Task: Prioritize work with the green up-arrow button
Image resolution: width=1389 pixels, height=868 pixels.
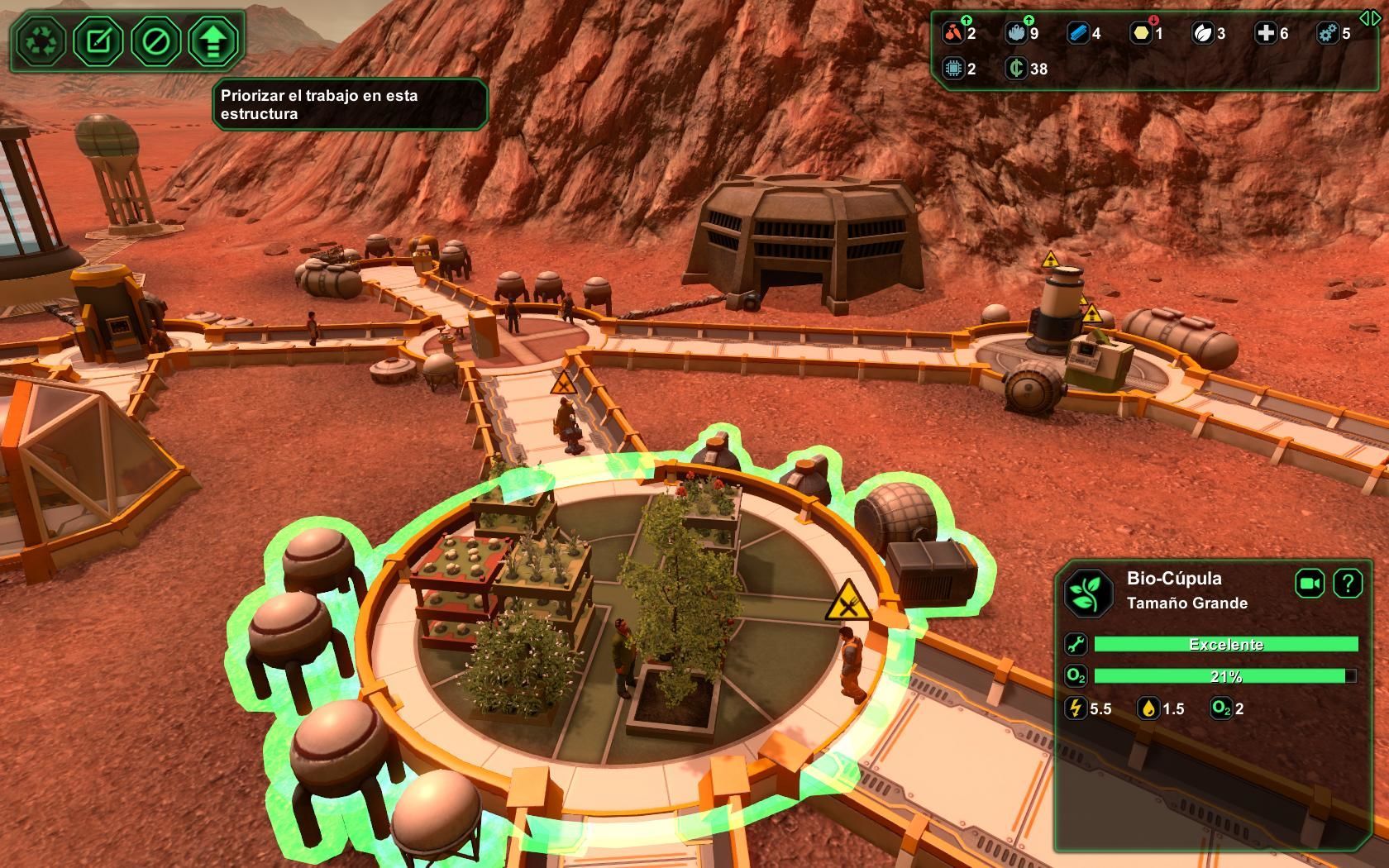Action: (213, 41)
